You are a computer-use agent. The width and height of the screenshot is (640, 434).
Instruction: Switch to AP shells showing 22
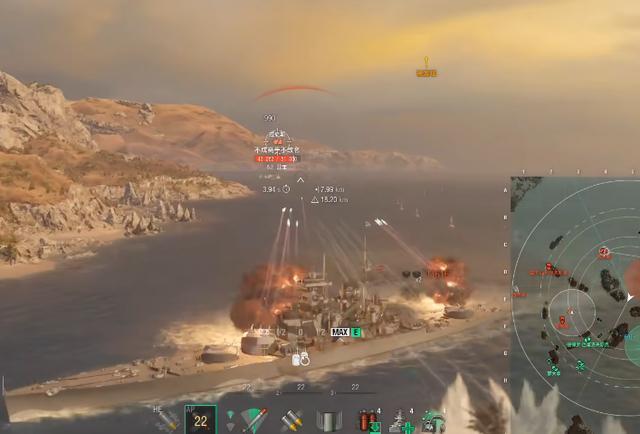click(x=201, y=420)
